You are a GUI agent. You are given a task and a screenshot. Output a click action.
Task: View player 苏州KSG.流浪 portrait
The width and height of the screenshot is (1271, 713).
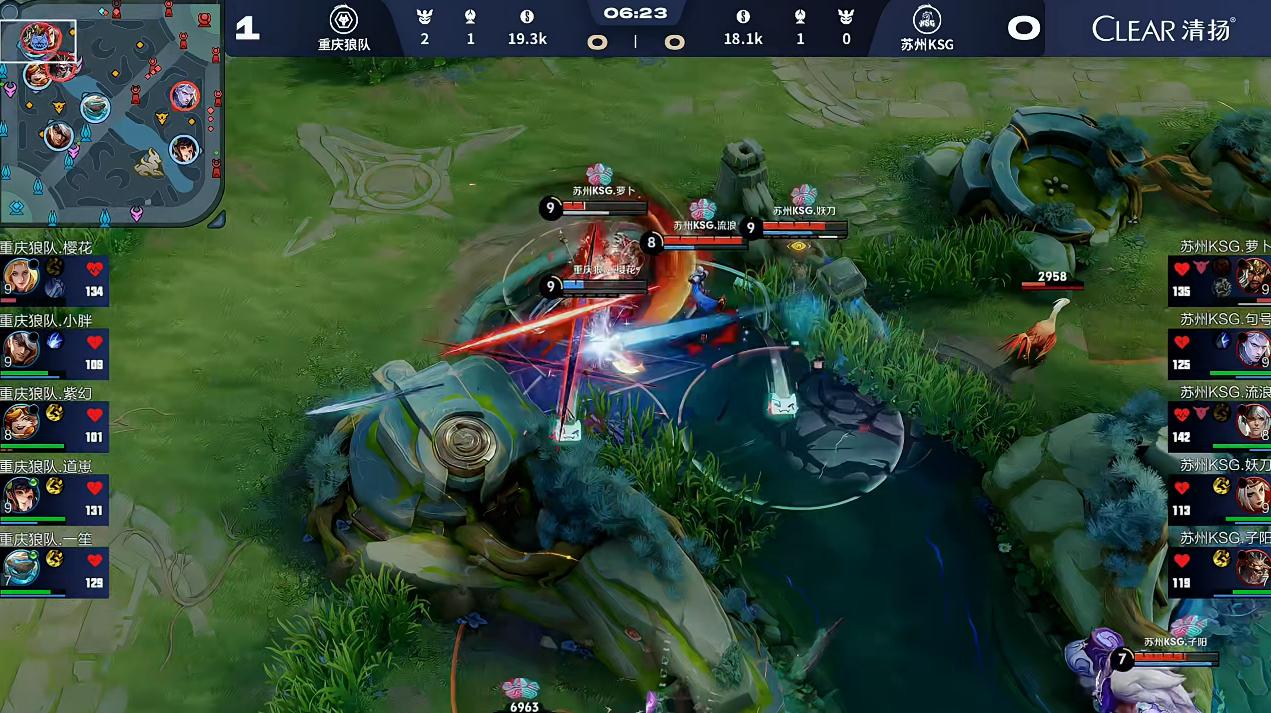coord(1252,421)
